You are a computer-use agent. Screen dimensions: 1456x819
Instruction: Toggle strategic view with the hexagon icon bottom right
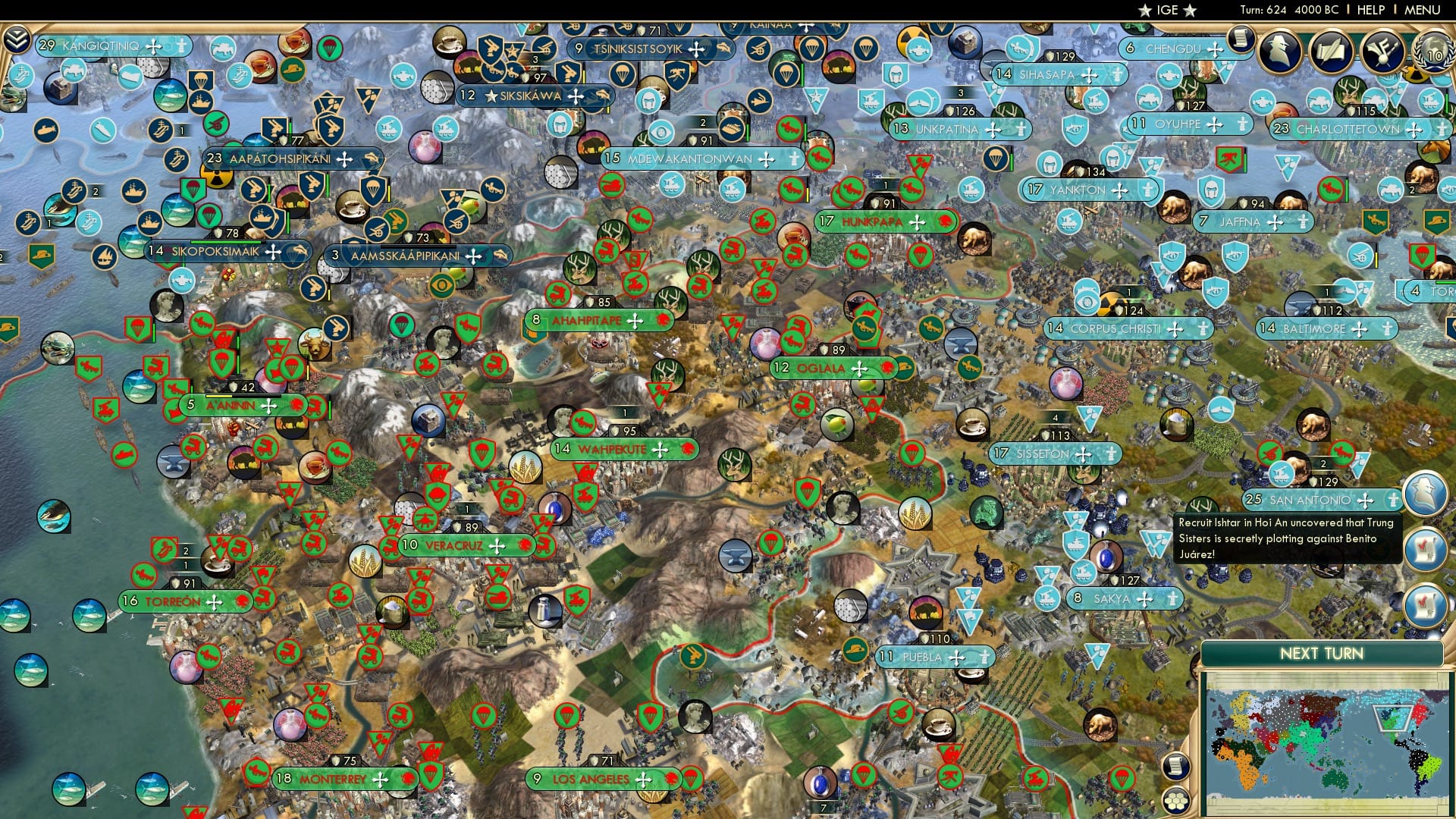(1175, 801)
